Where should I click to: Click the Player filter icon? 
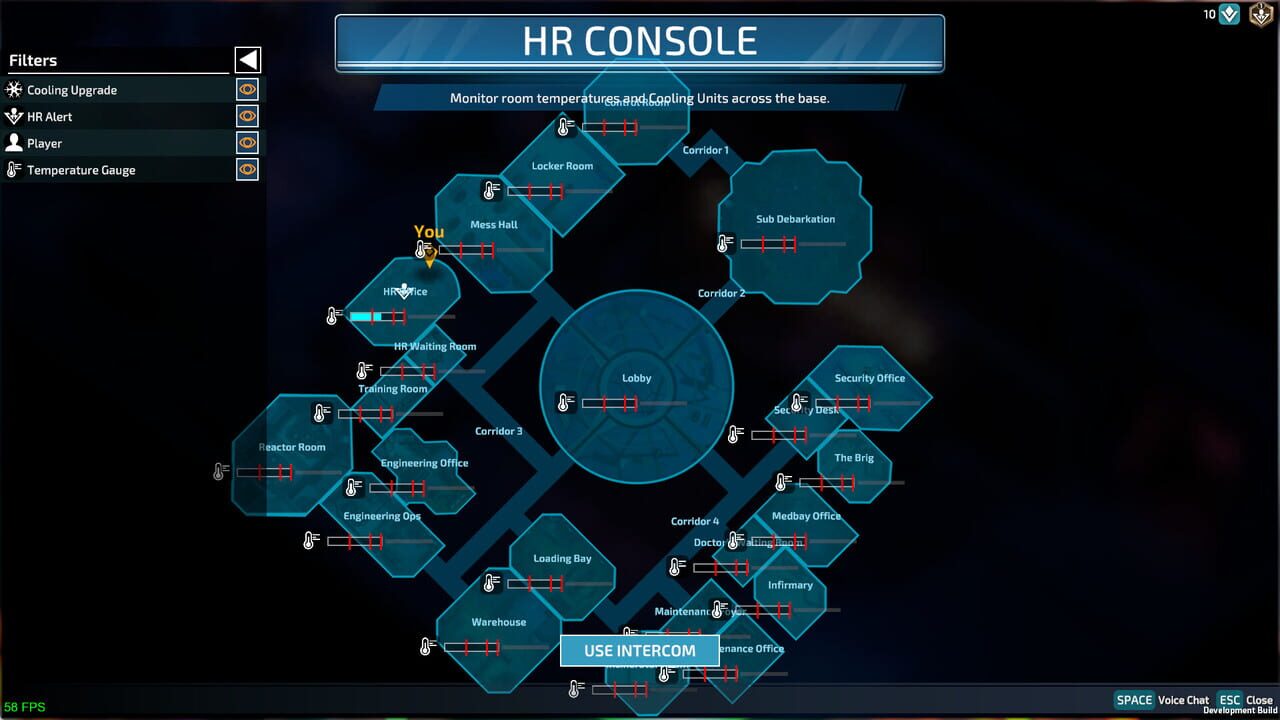click(x=14, y=143)
